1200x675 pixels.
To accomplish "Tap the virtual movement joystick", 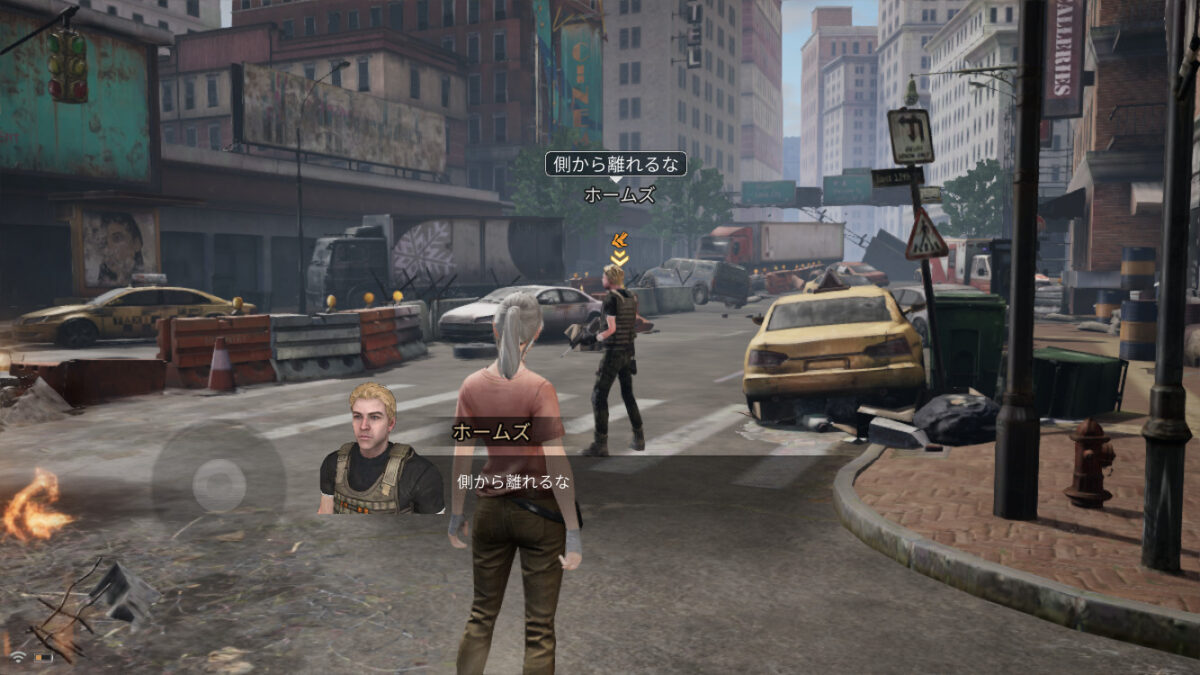I will 218,485.
